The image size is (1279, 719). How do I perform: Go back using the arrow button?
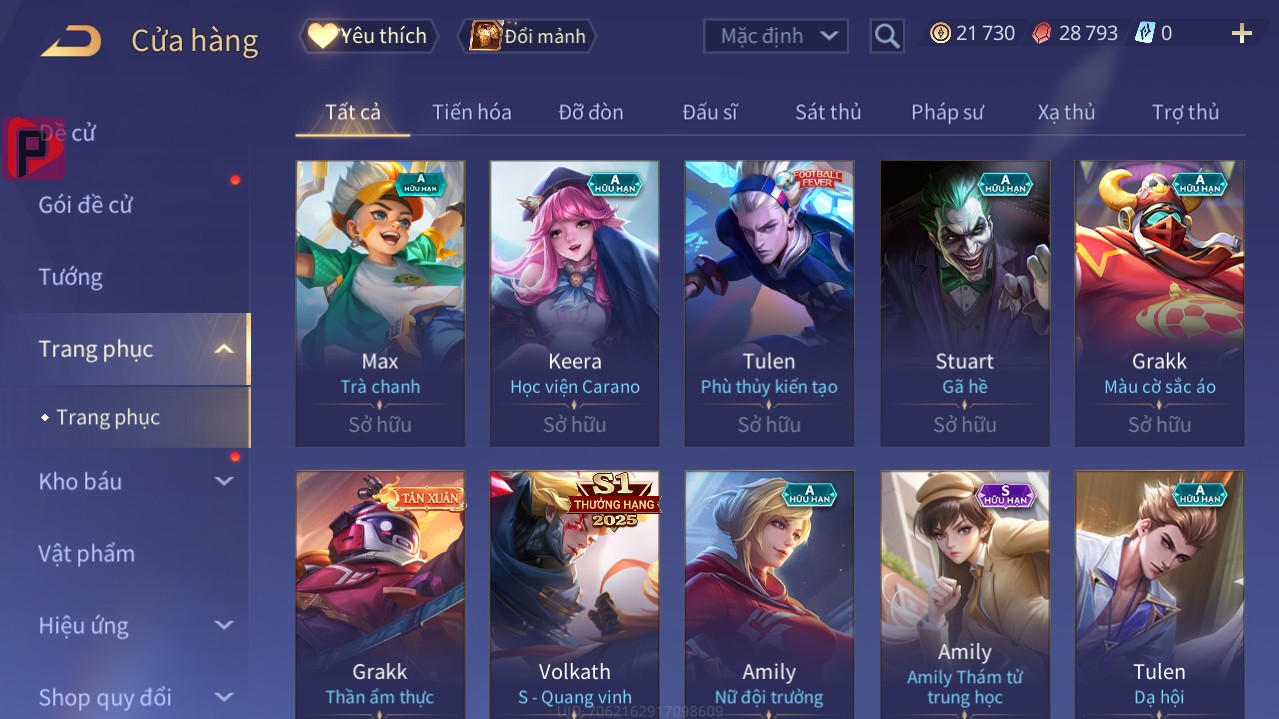click(71, 40)
